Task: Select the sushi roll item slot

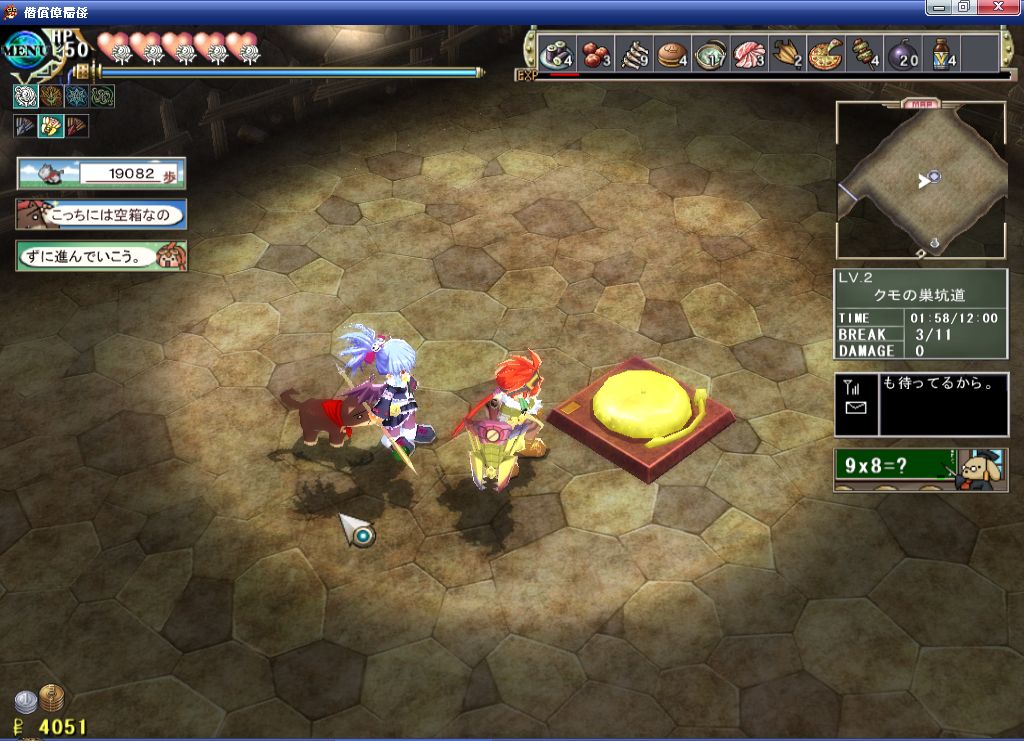Action: [x=555, y=54]
